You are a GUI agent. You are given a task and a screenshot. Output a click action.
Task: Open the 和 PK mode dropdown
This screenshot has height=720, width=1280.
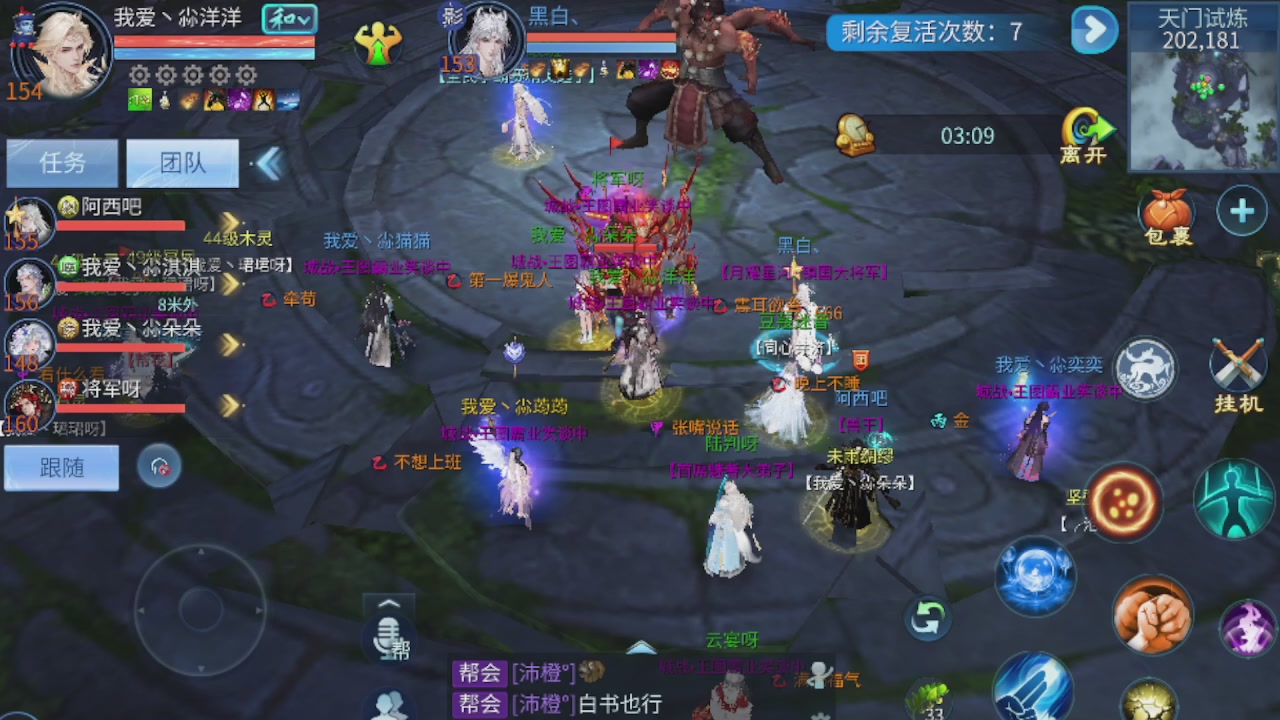[x=289, y=18]
